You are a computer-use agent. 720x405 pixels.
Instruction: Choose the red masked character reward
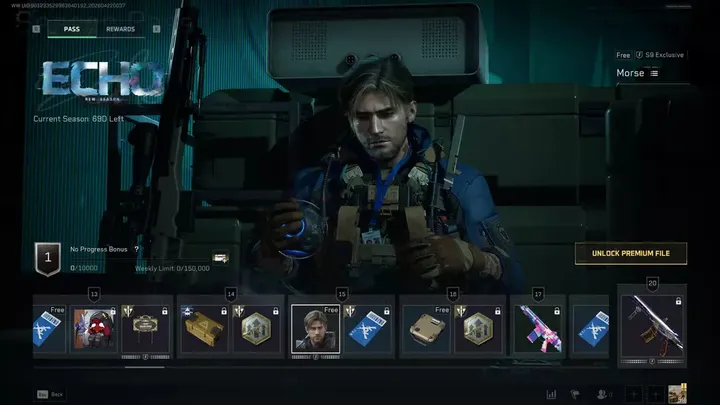[x=94, y=329]
